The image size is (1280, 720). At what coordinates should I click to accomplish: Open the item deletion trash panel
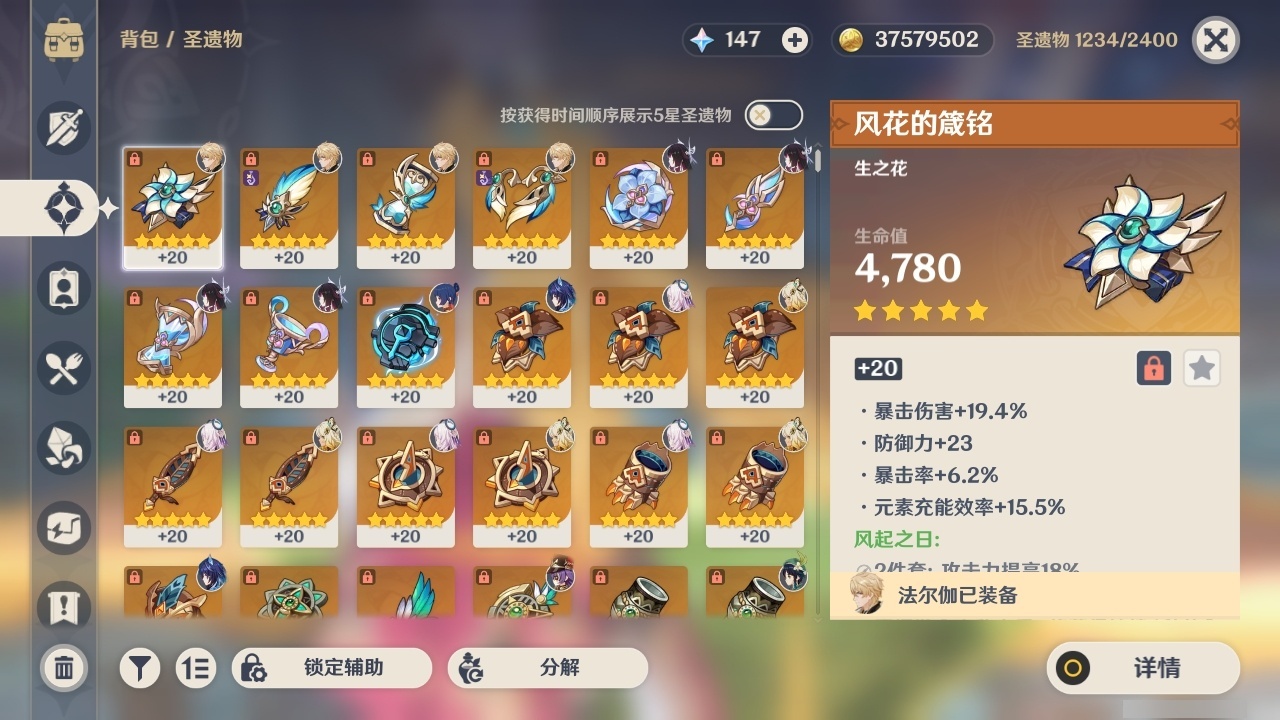(x=63, y=666)
